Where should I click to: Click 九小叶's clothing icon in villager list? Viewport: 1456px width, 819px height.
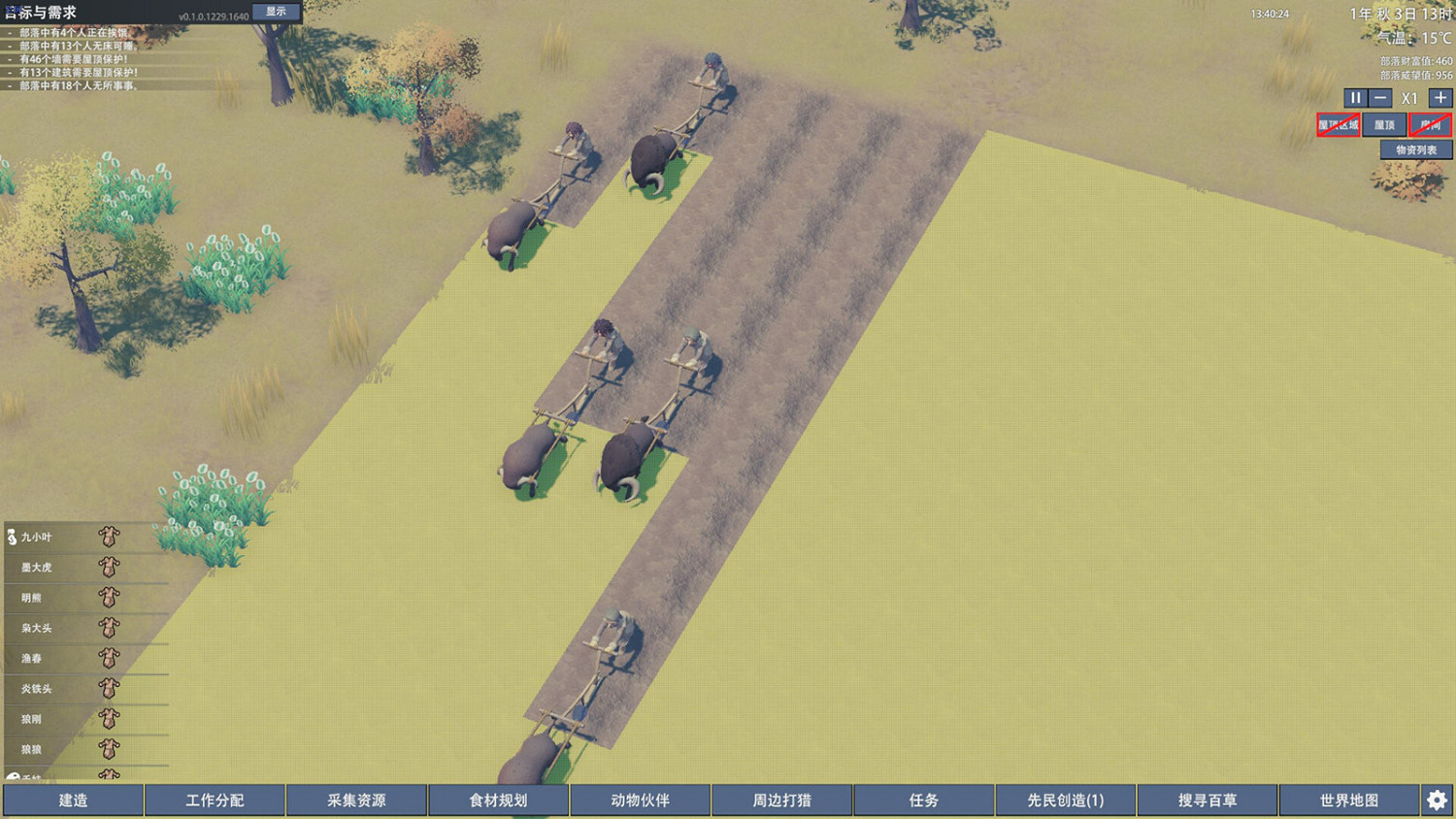coord(110,537)
